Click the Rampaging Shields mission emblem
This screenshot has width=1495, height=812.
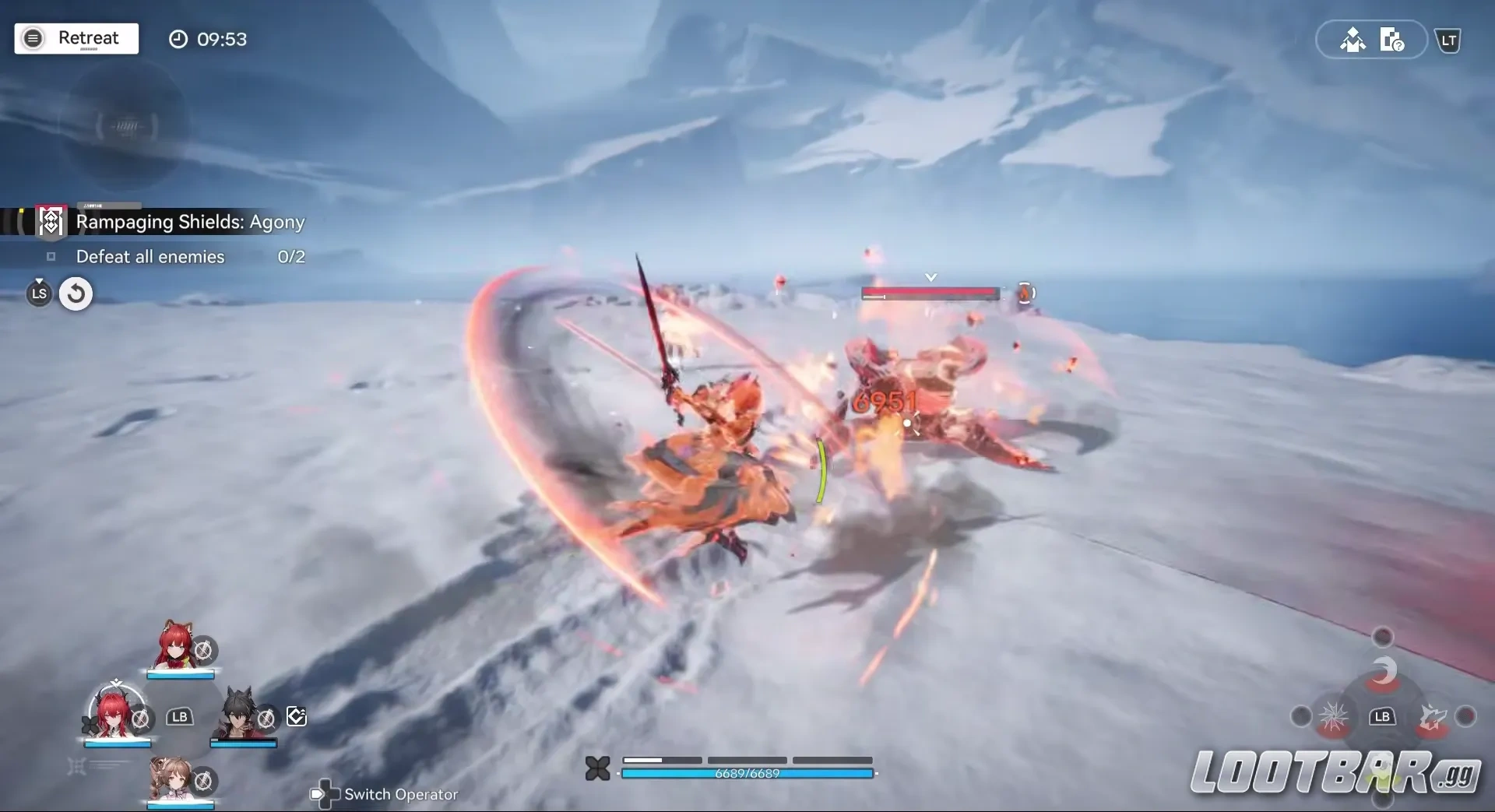click(x=50, y=221)
